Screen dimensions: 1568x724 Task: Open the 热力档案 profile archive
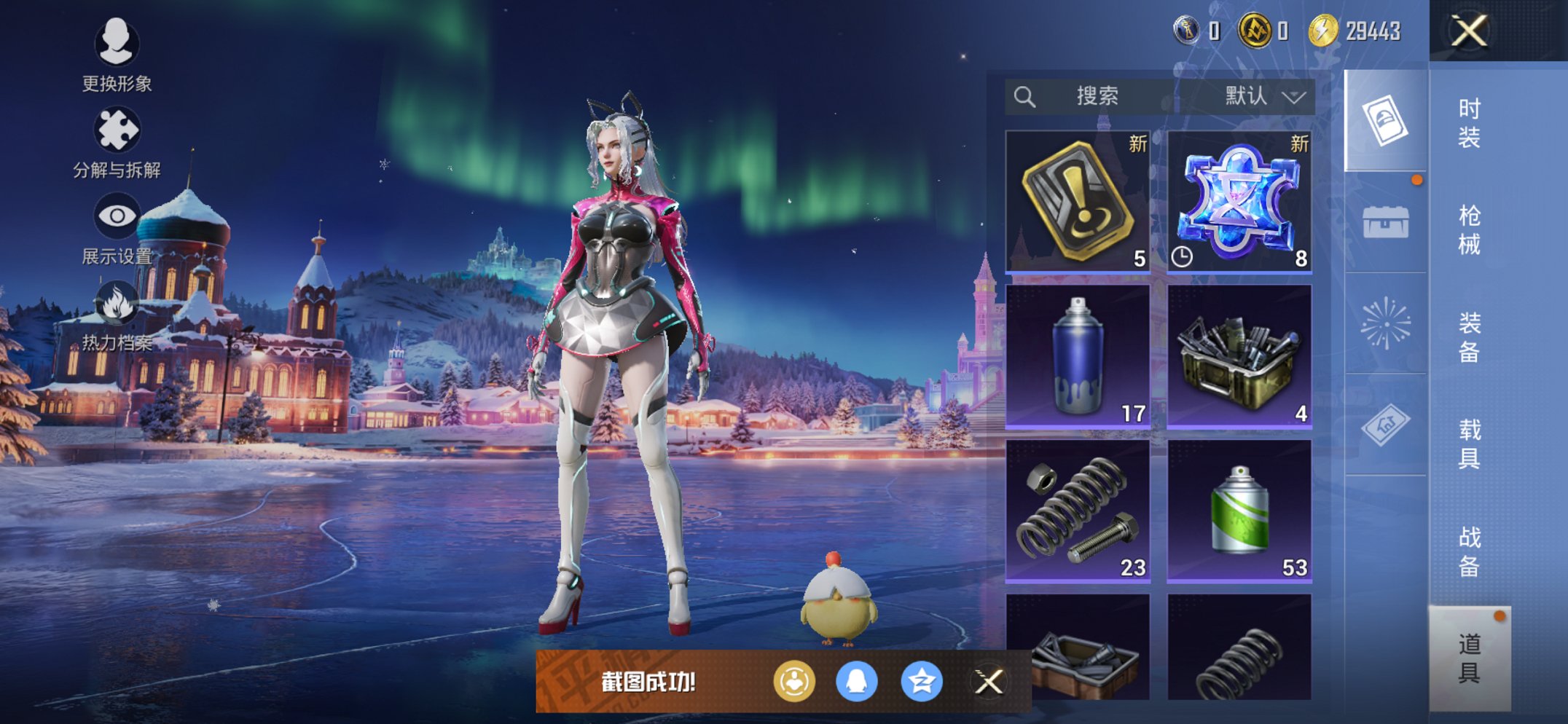click(x=117, y=320)
